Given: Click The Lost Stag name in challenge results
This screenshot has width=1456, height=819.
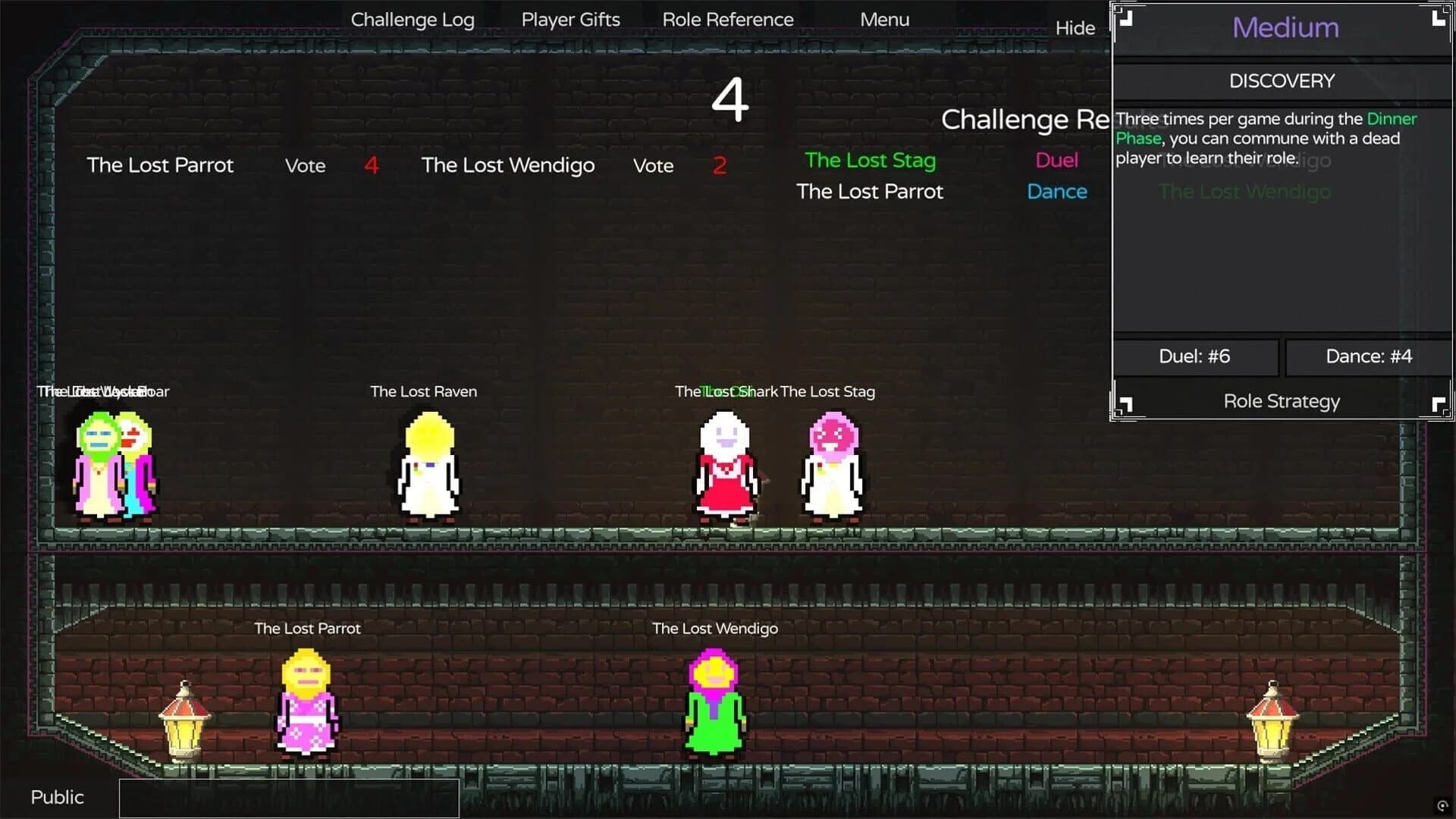Looking at the screenshot, I should (x=870, y=160).
